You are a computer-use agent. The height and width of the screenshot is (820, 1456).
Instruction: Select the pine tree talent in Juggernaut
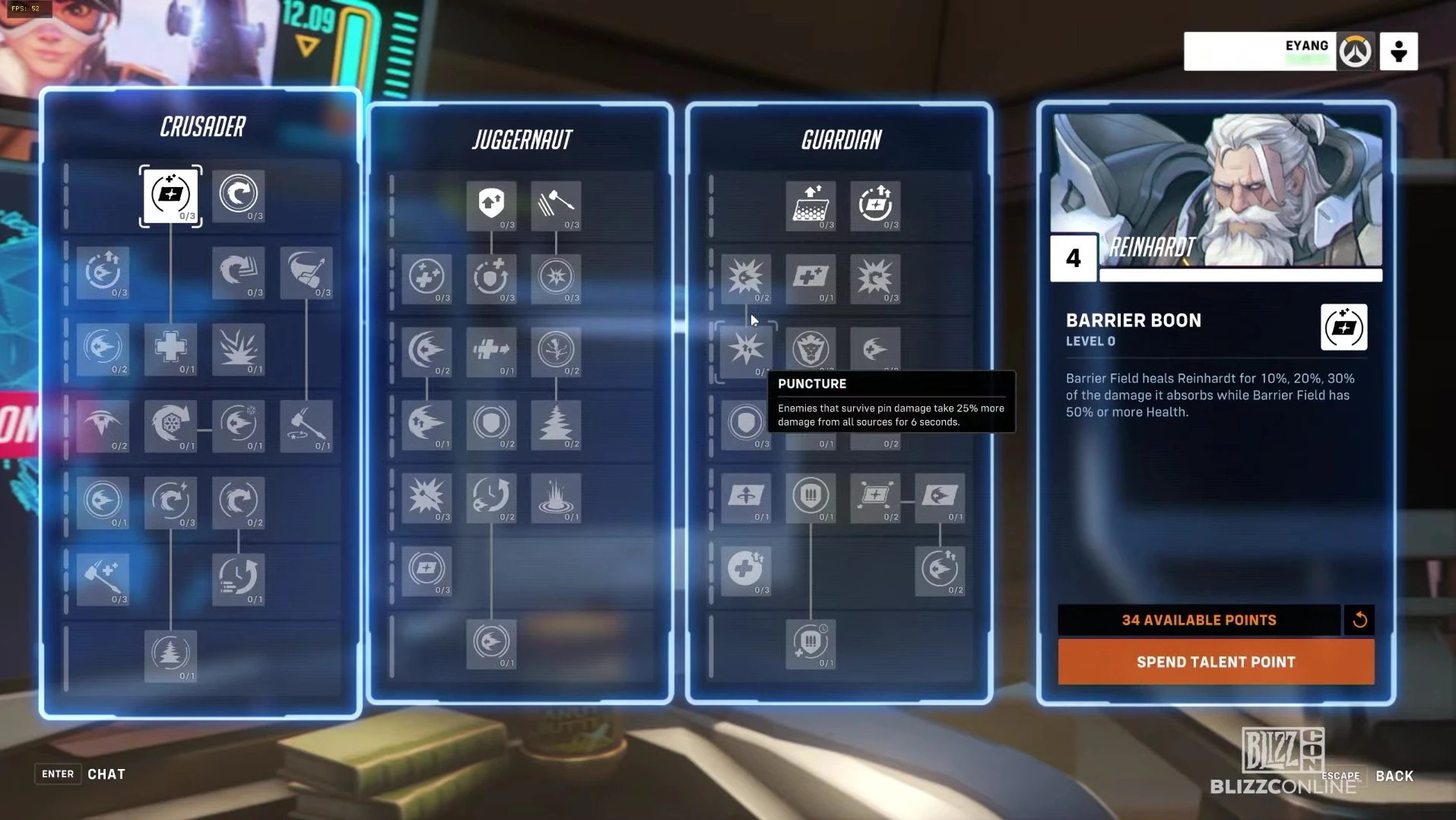coord(556,424)
